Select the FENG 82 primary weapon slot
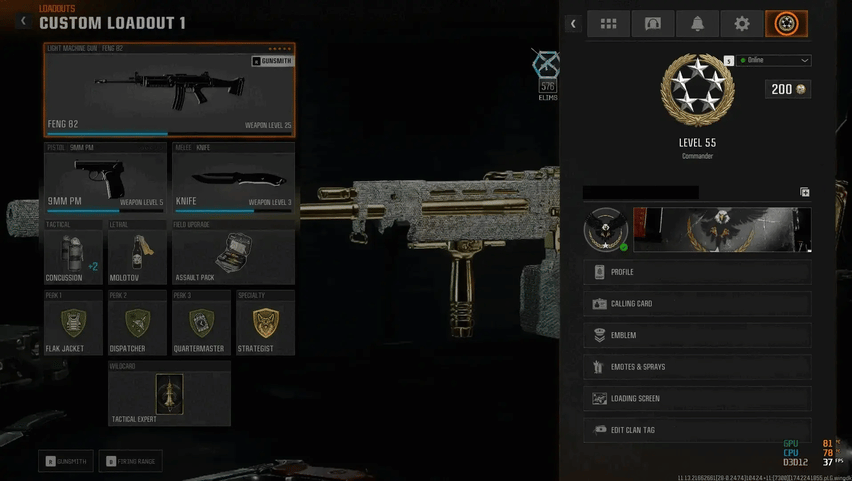852x481 pixels. point(169,91)
